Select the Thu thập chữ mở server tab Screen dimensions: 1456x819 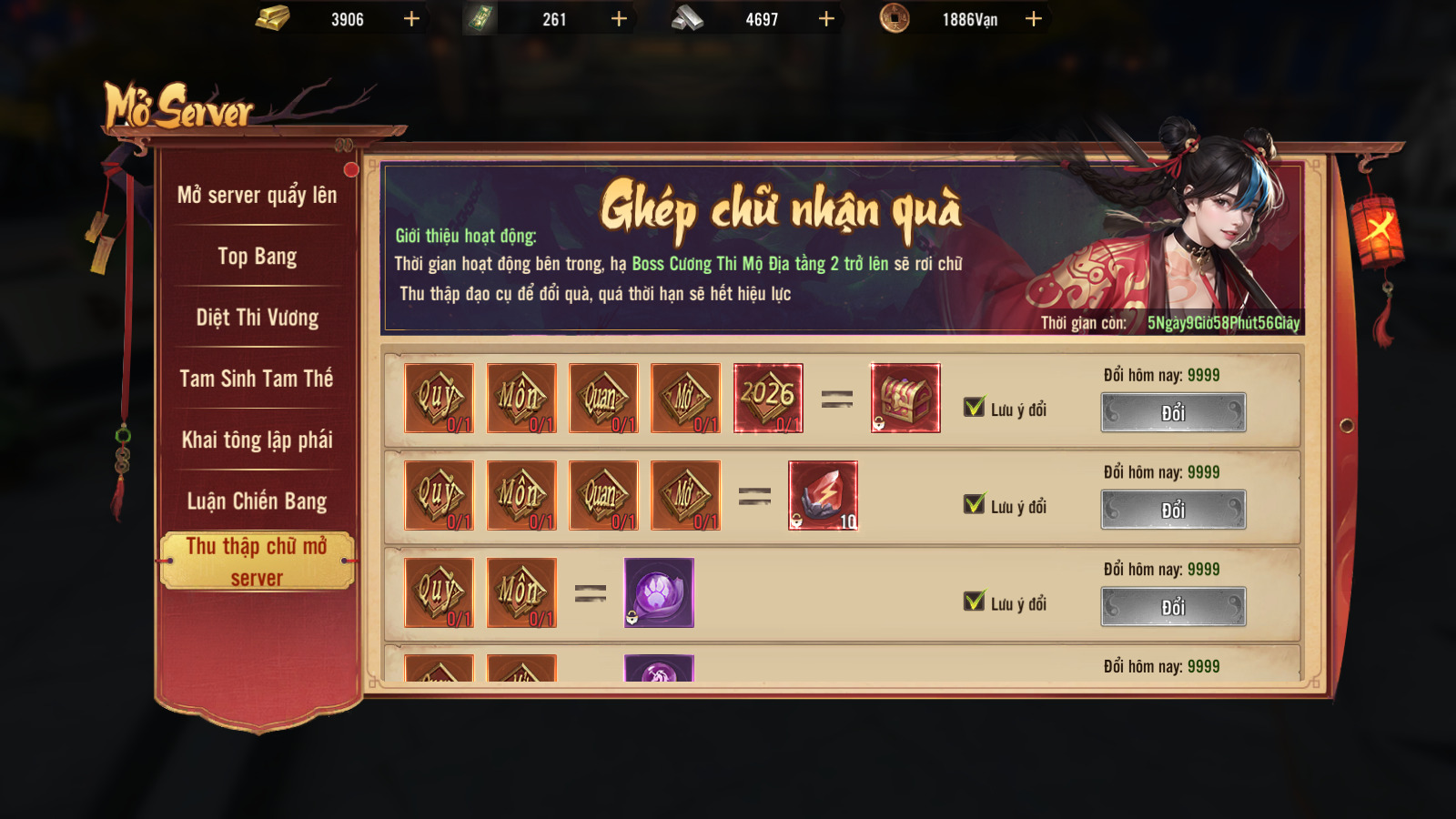tap(257, 561)
